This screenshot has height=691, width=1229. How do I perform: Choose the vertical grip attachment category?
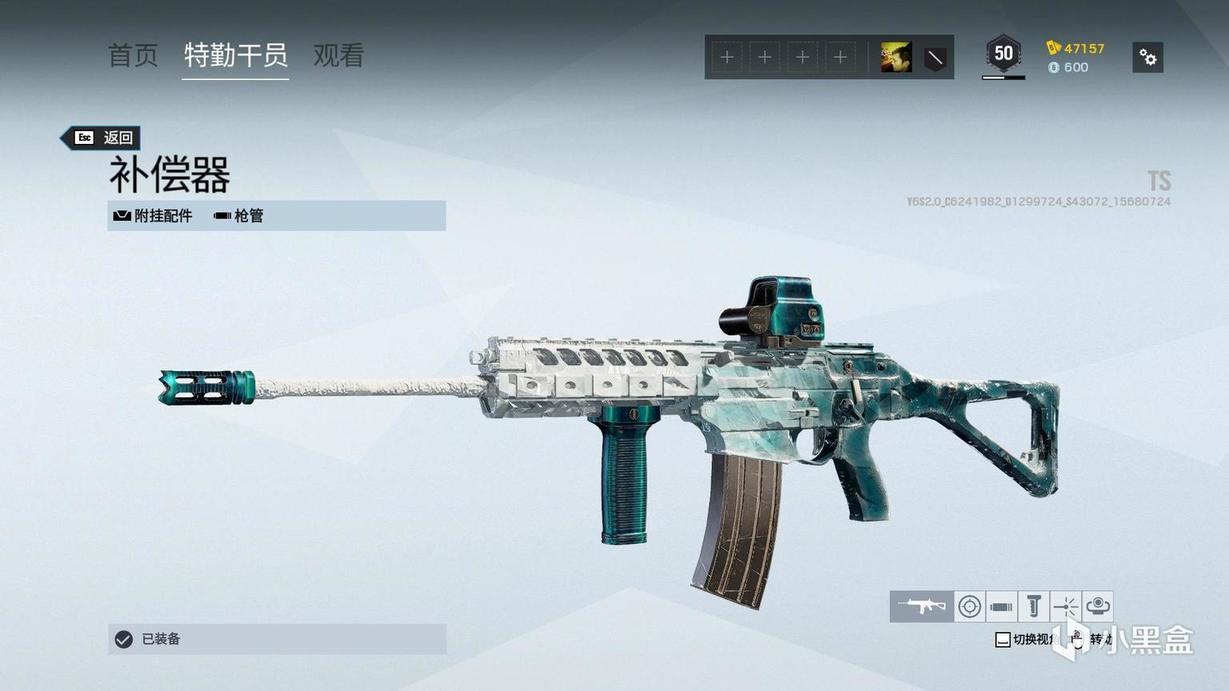(x=1034, y=606)
